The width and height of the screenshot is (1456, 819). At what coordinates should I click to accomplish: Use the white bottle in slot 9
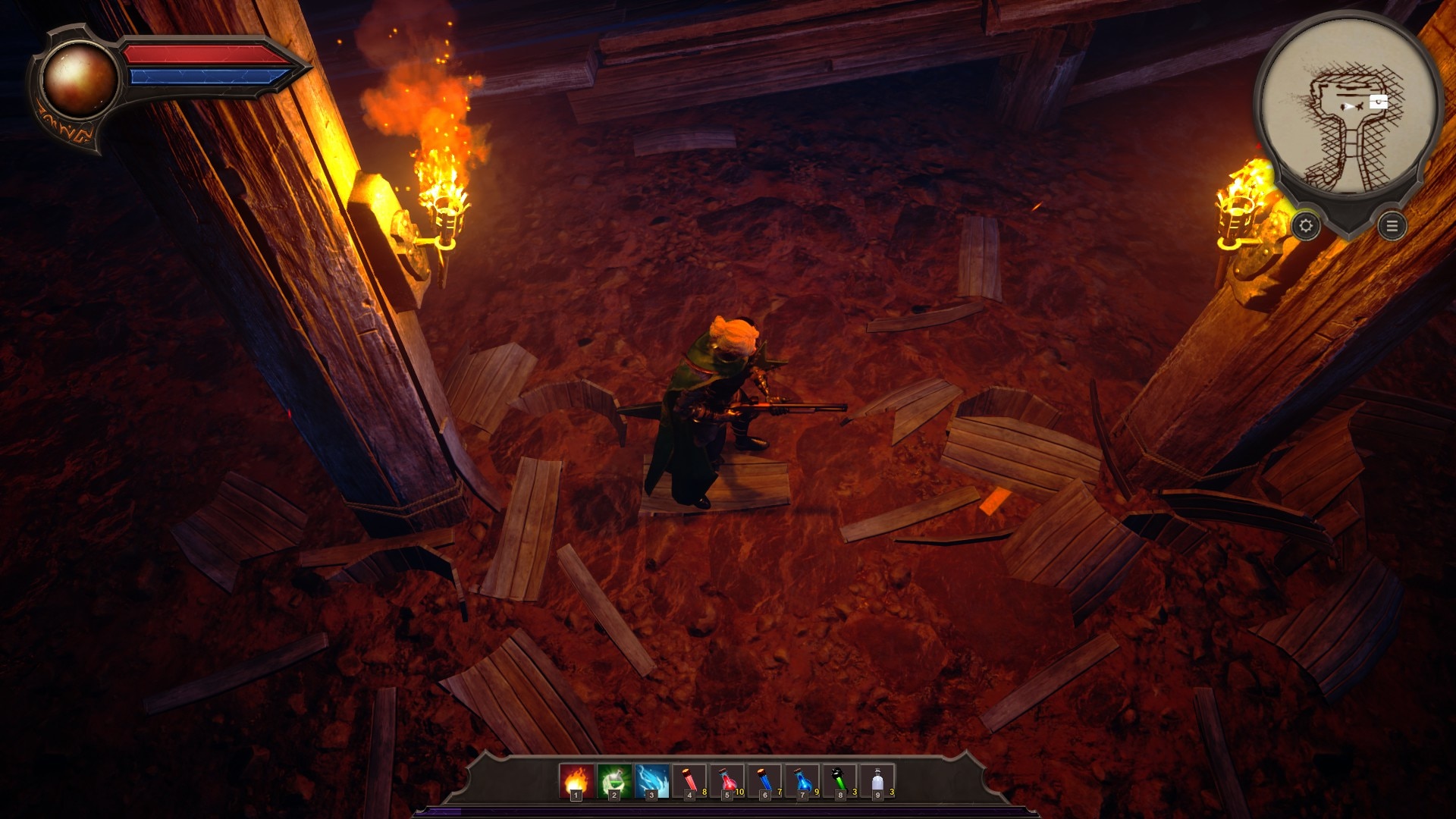(x=877, y=781)
